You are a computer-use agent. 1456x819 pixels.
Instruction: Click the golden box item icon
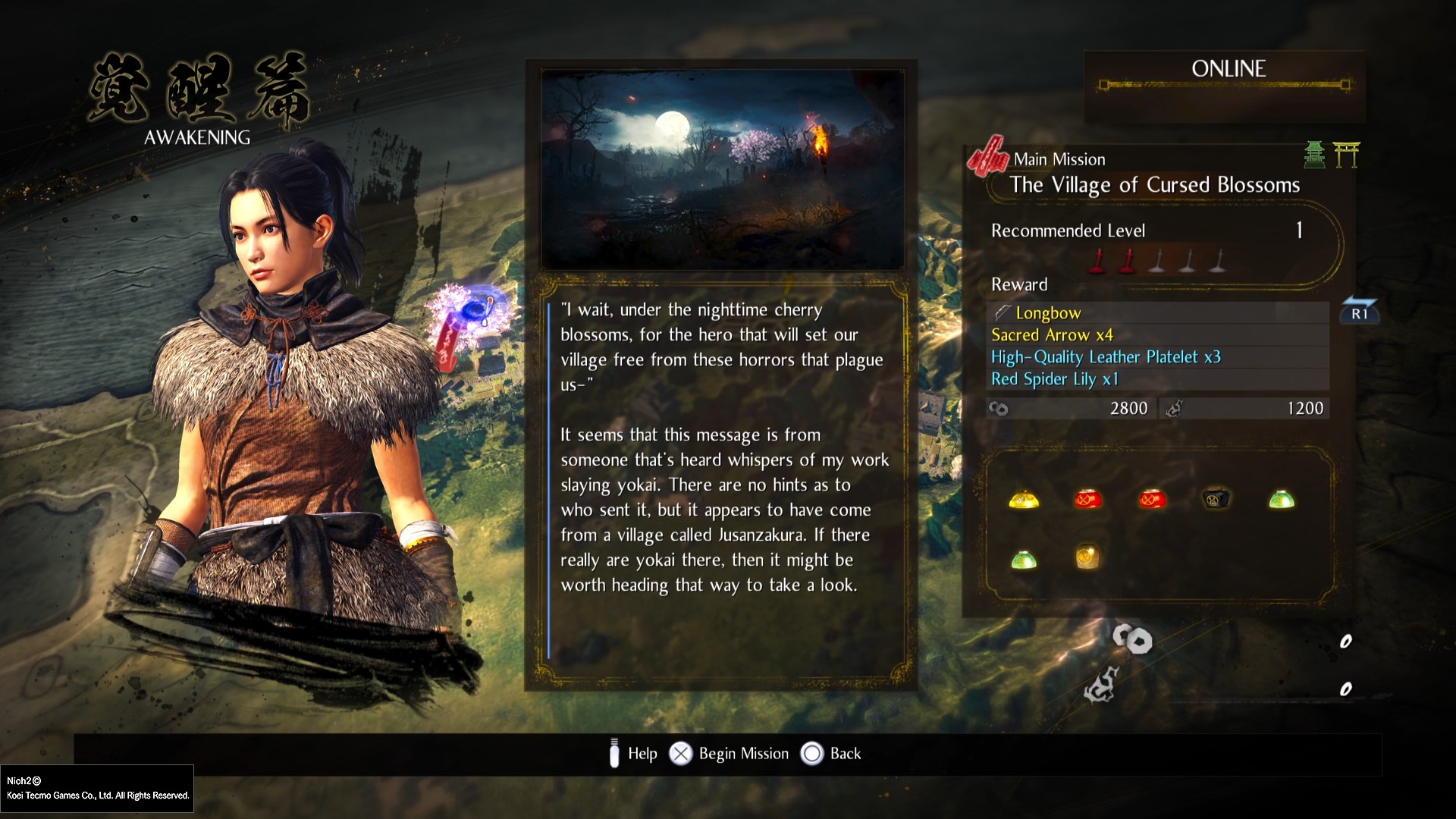point(1089,557)
